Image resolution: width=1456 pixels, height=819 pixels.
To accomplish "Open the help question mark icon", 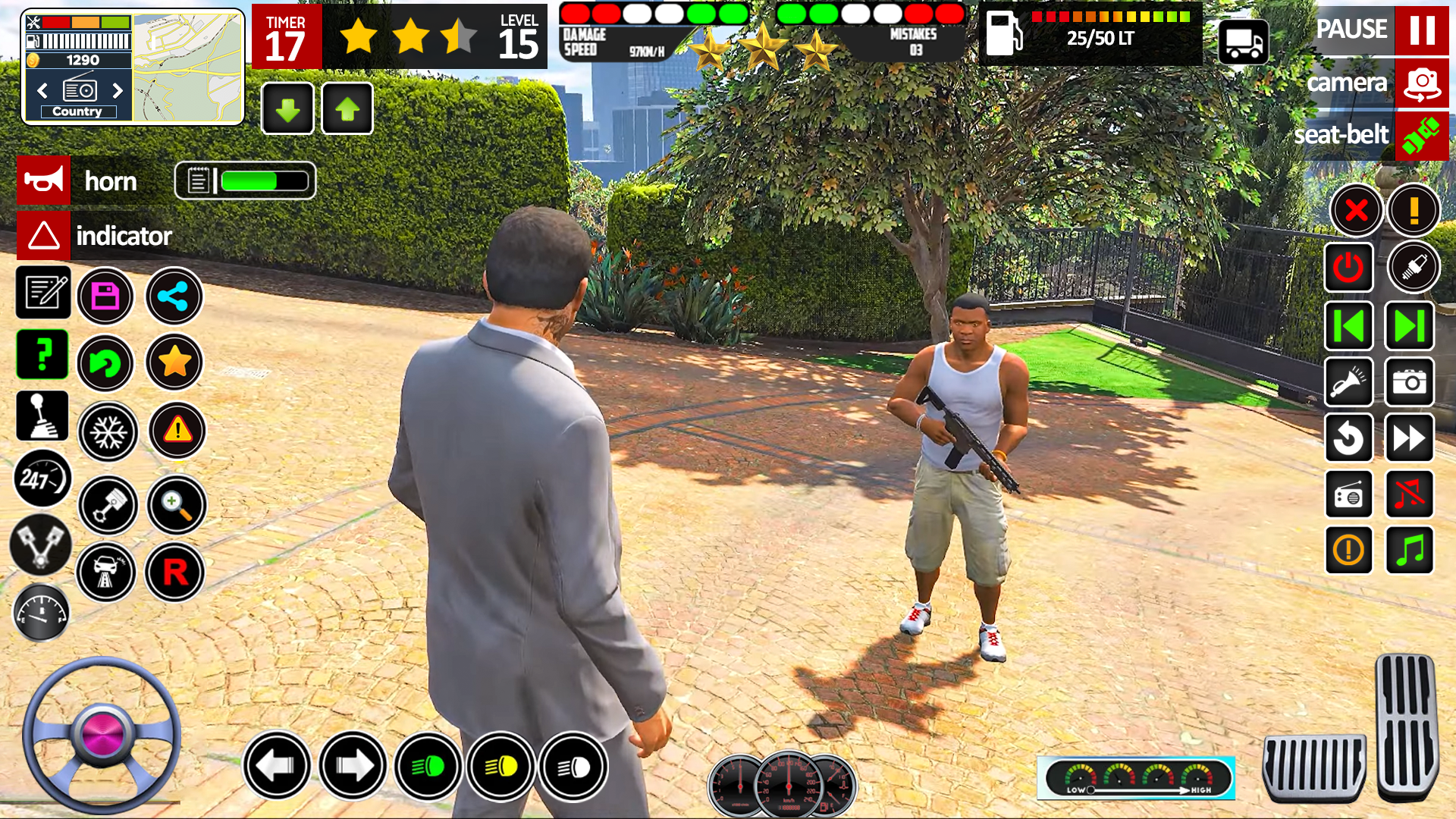I will [43, 354].
